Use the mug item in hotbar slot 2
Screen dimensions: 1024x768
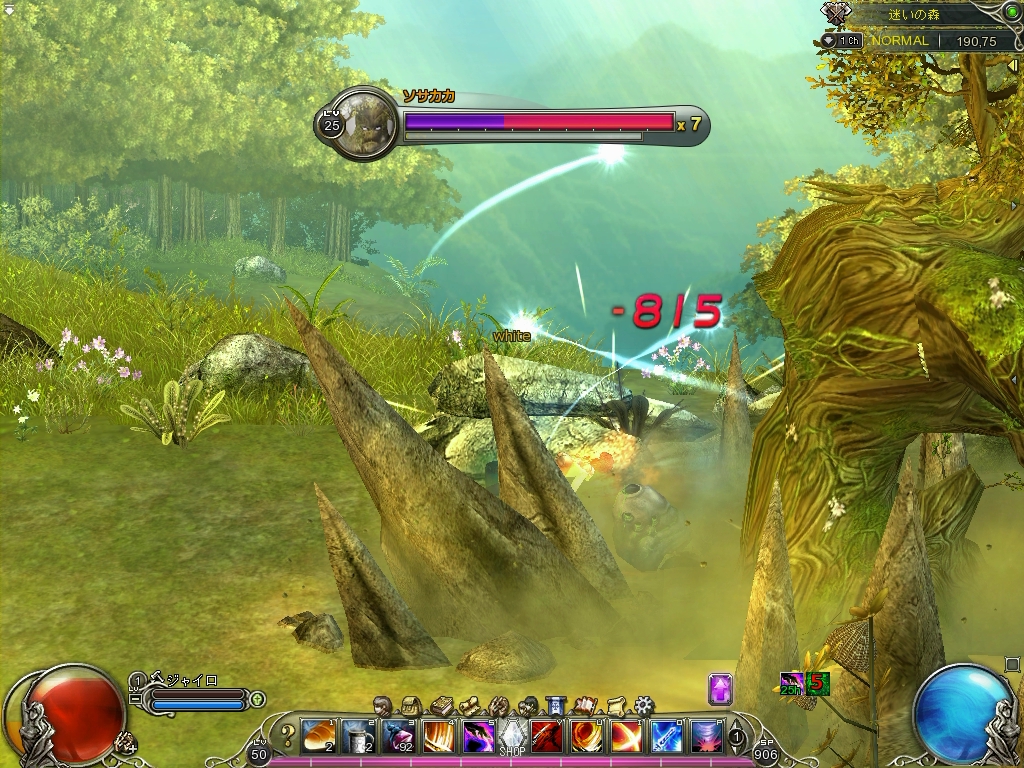click(x=358, y=736)
